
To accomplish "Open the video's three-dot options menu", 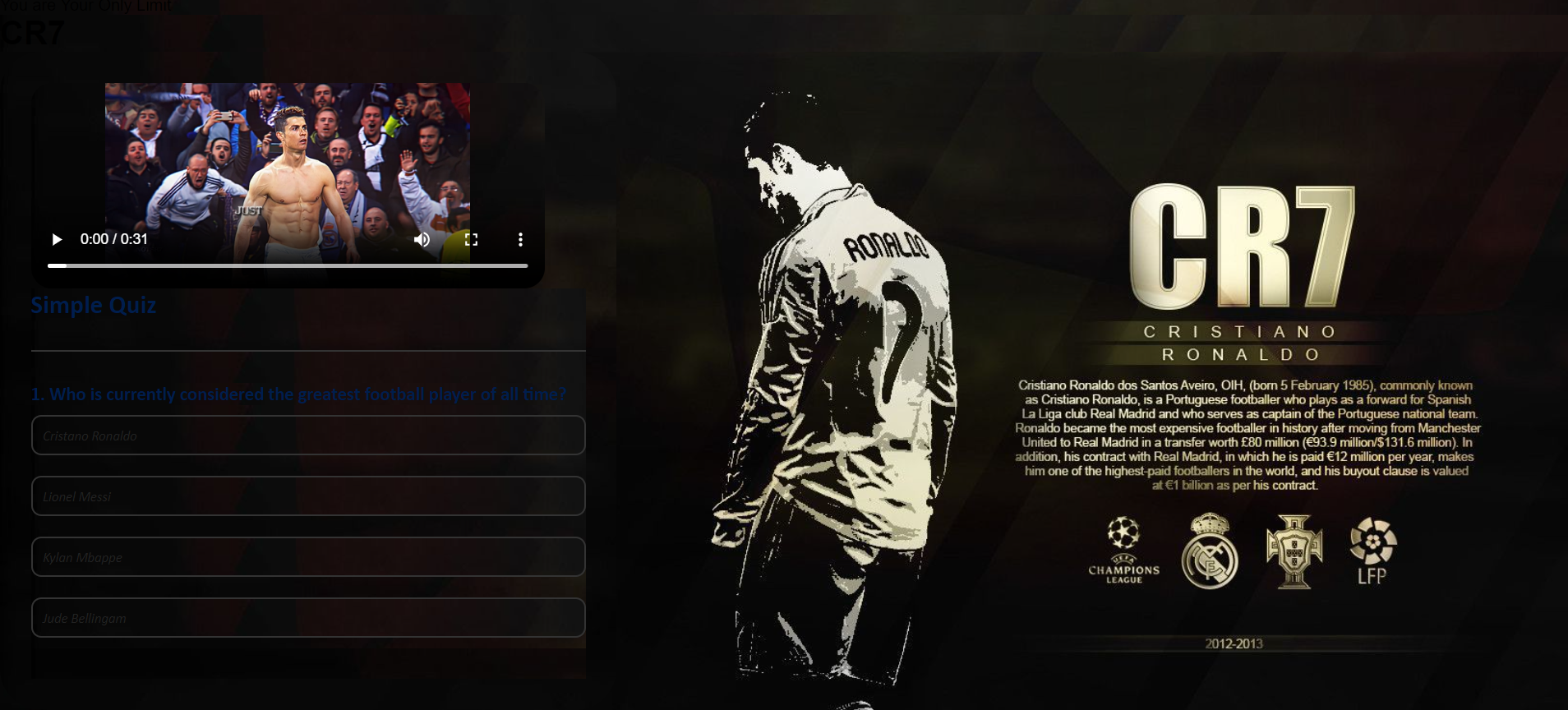I will [x=520, y=239].
